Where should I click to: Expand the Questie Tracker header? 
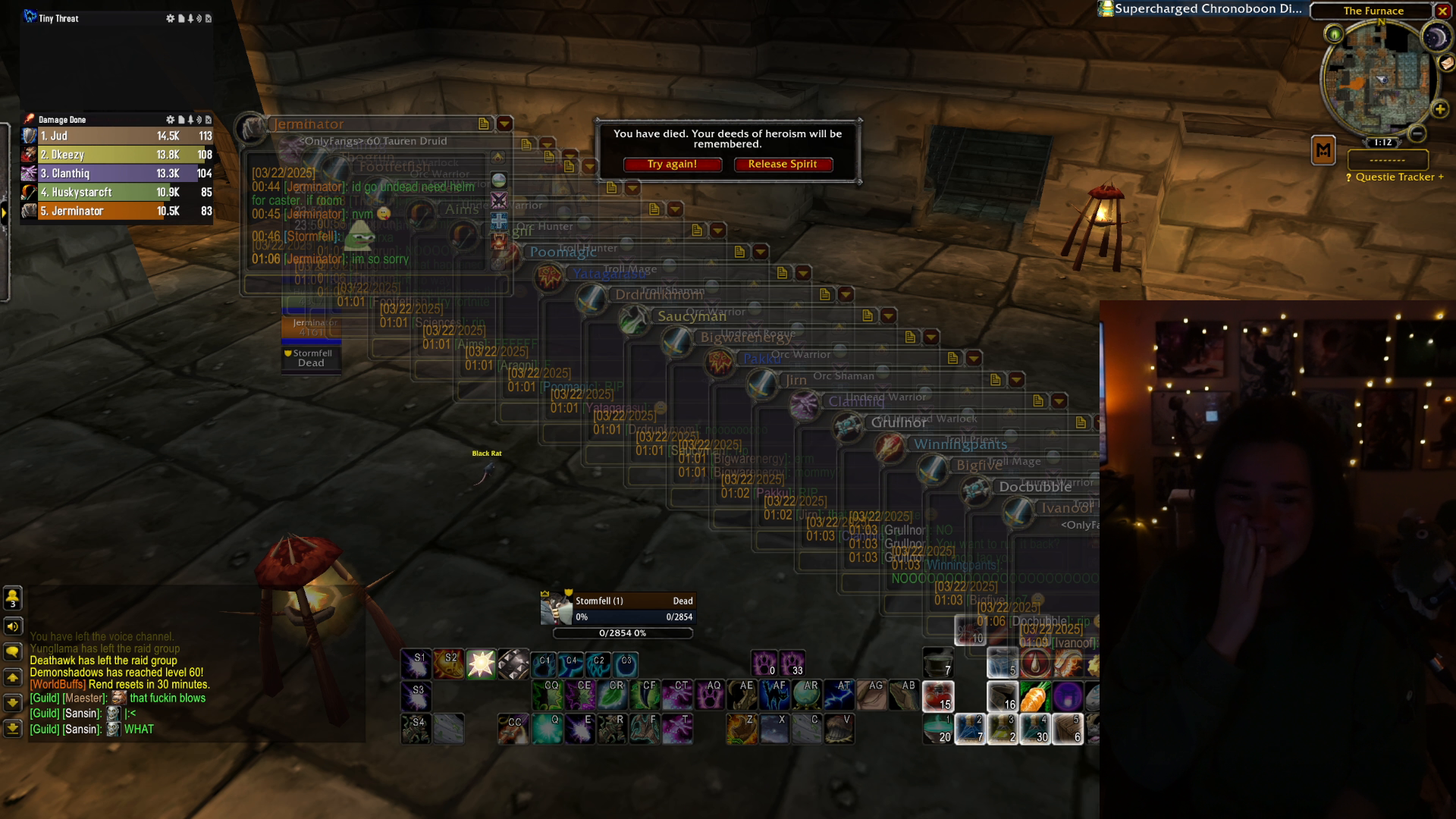tap(1395, 177)
